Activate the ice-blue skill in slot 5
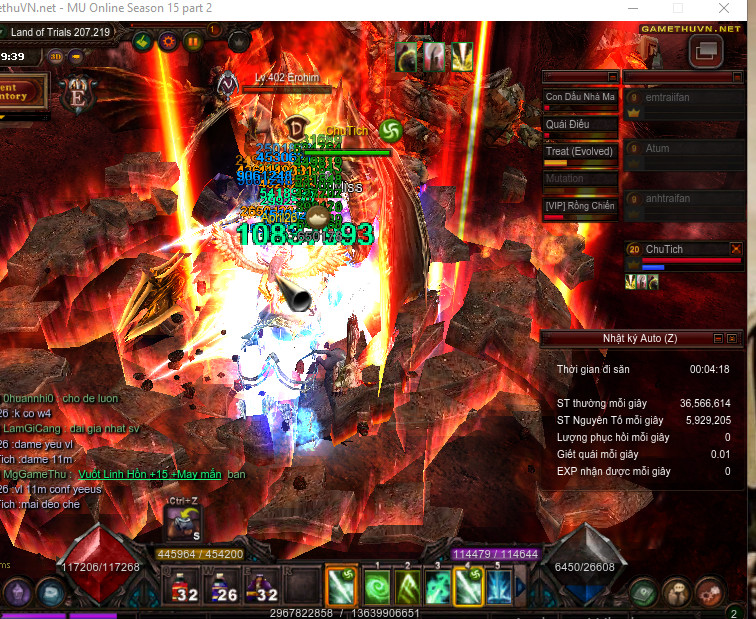The image size is (756, 619). pos(499,586)
